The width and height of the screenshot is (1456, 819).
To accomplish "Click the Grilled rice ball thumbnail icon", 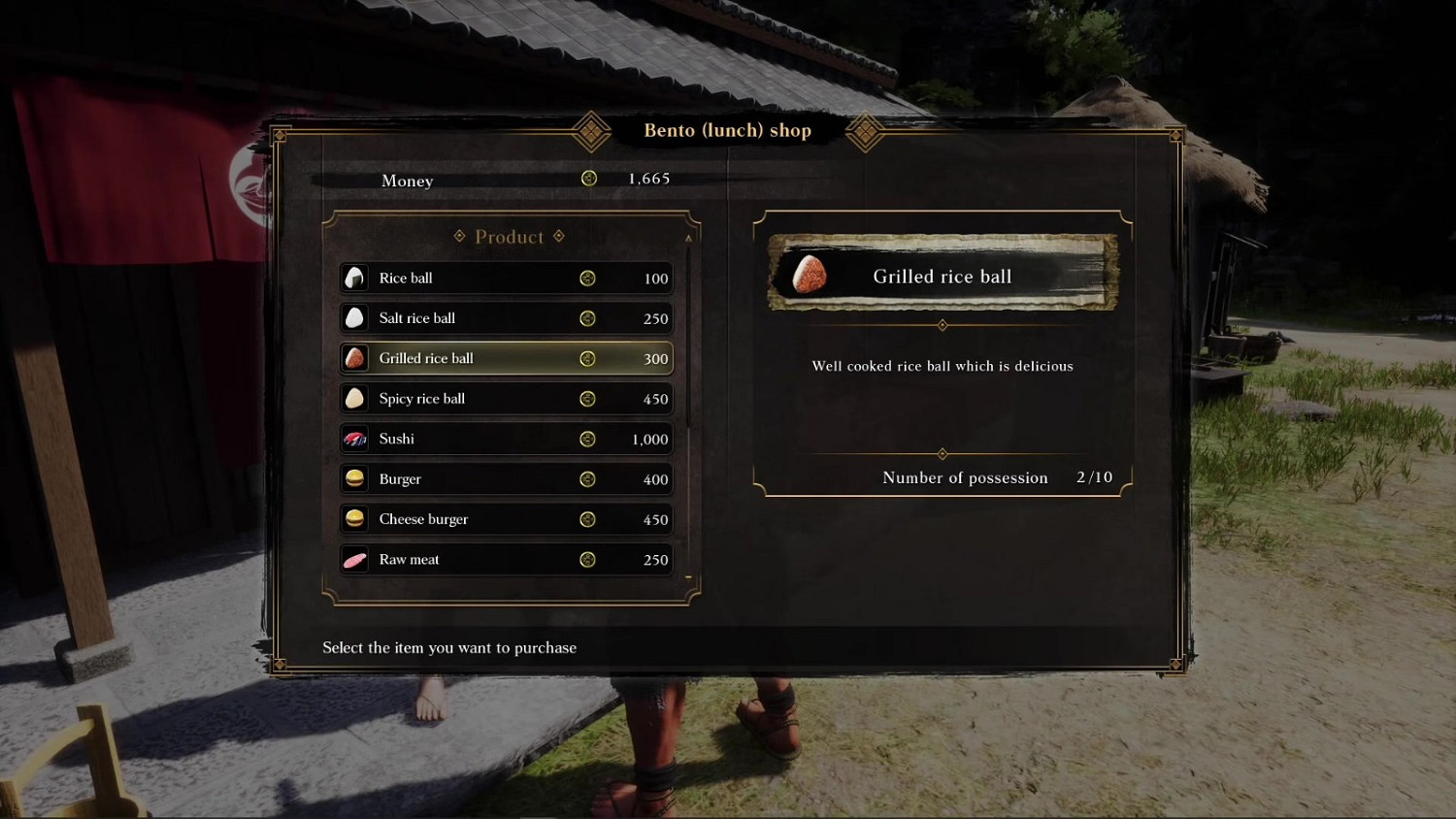I will click(x=354, y=358).
